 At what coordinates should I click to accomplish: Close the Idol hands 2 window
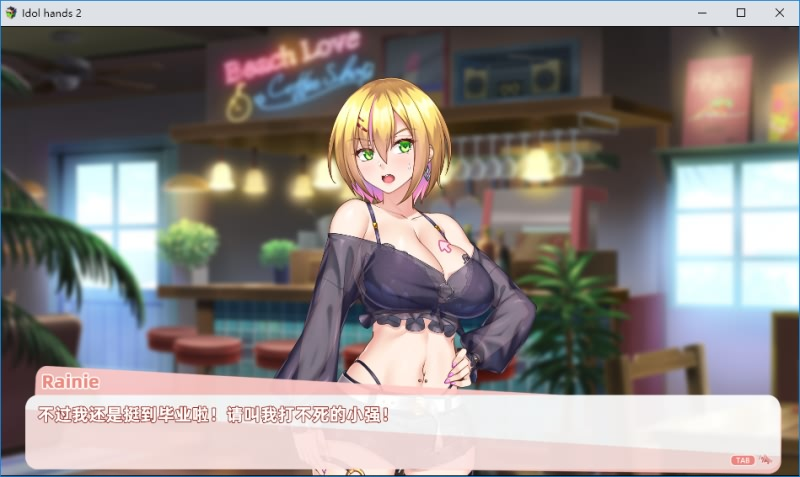point(779,13)
